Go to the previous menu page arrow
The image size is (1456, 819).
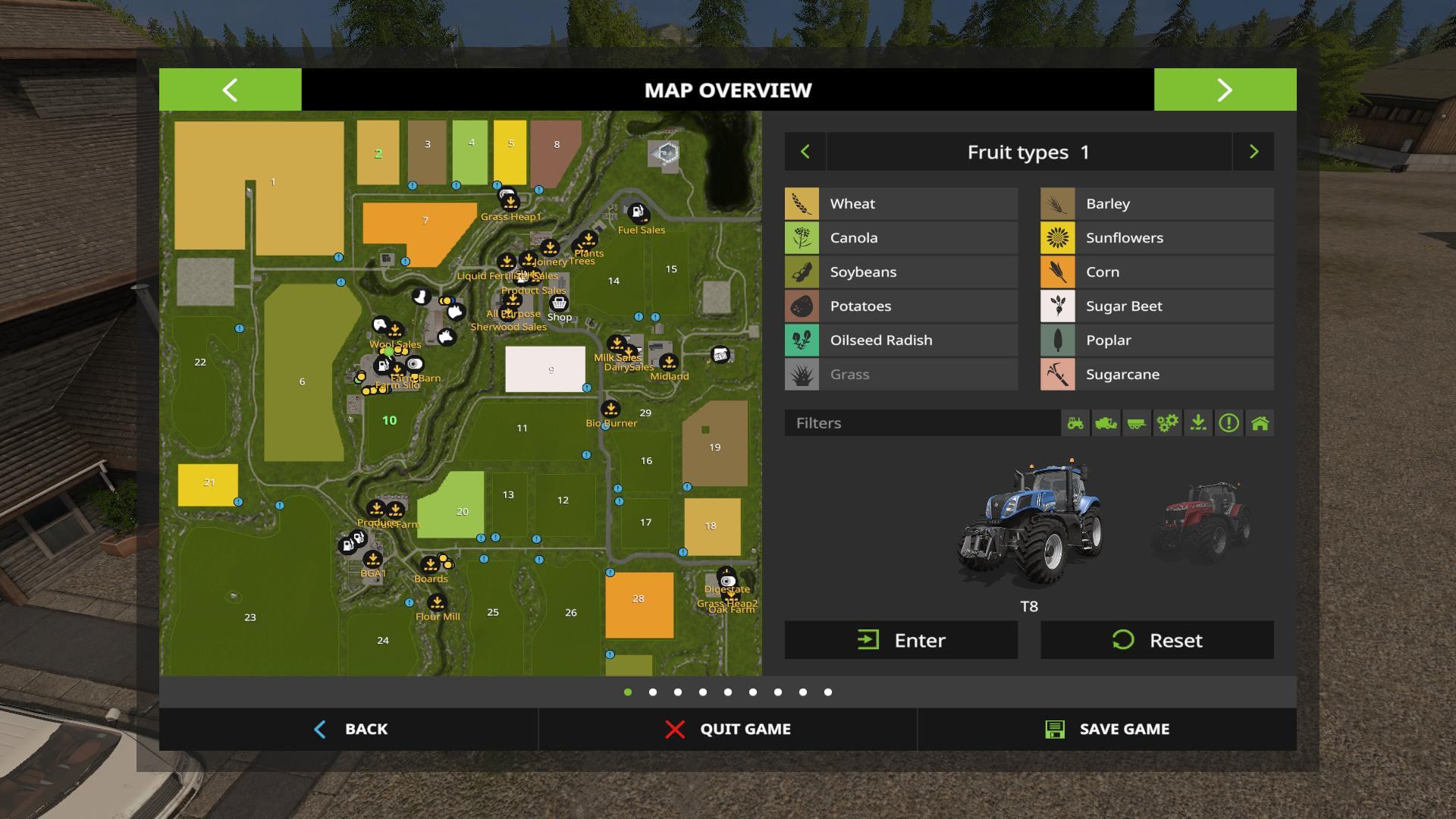click(230, 89)
